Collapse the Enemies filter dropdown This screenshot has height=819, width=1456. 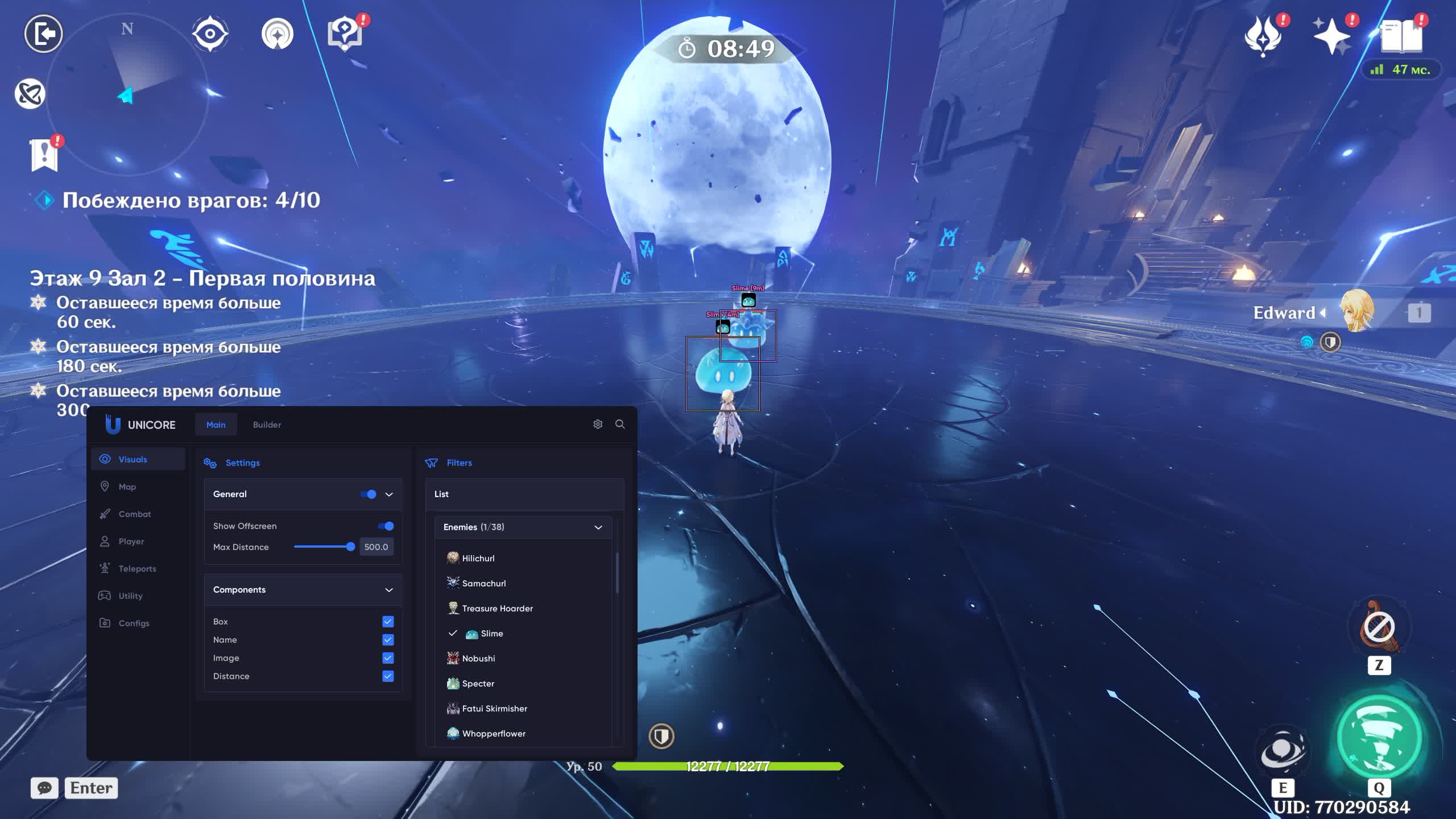pyautogui.click(x=598, y=527)
